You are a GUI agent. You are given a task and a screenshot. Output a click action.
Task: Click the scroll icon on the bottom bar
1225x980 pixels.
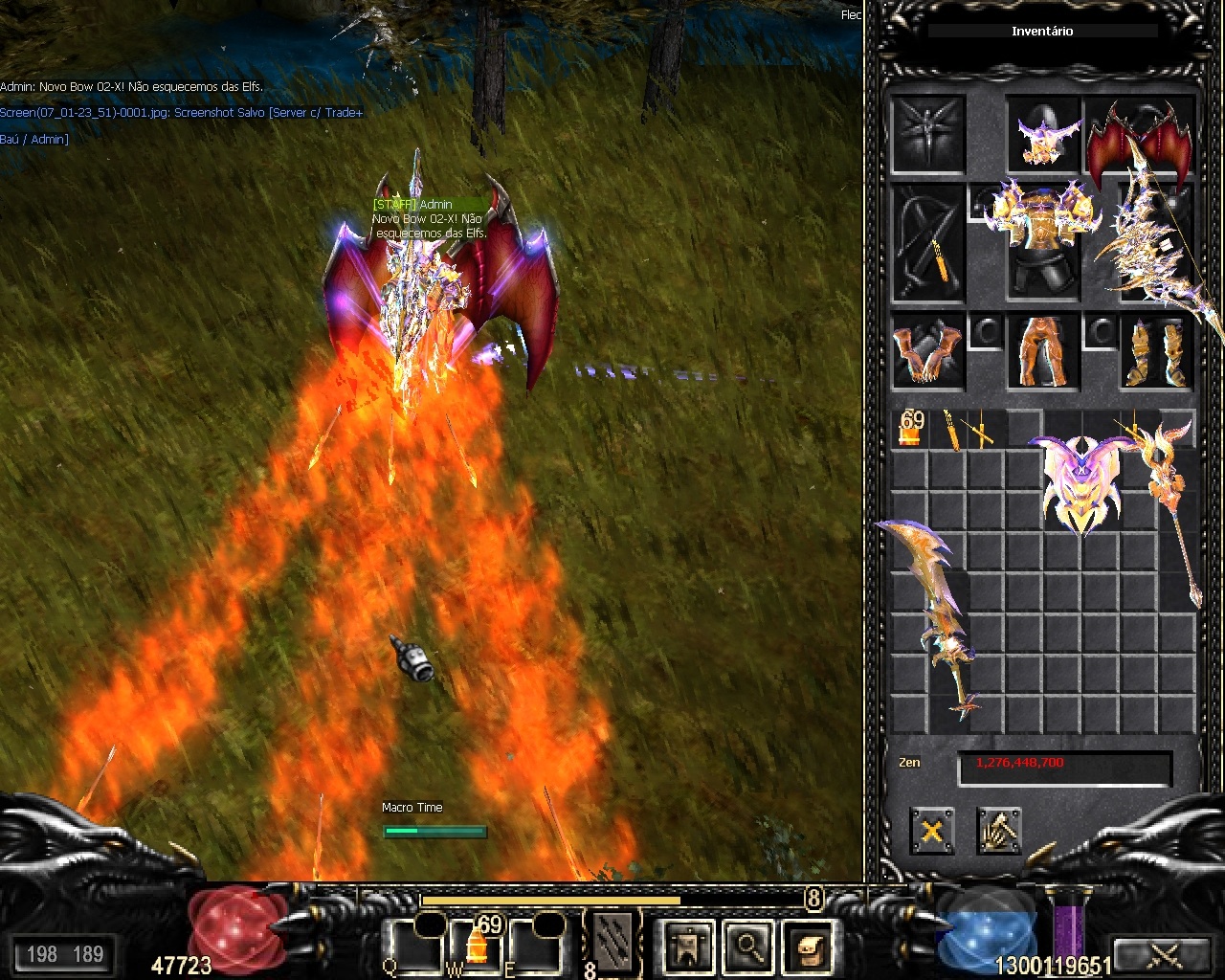pyautogui.click(x=809, y=947)
